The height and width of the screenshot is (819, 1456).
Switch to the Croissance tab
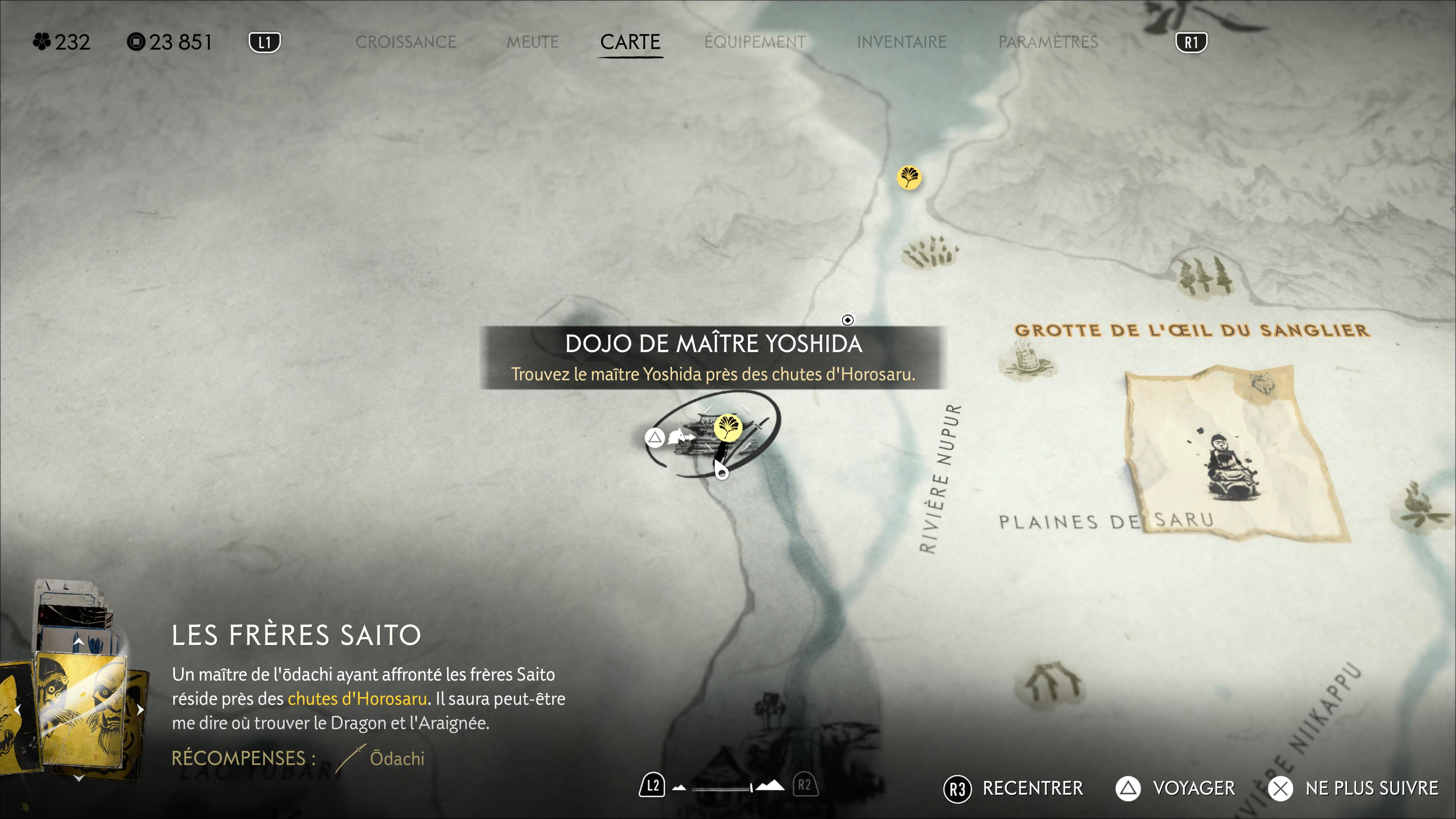point(405,42)
